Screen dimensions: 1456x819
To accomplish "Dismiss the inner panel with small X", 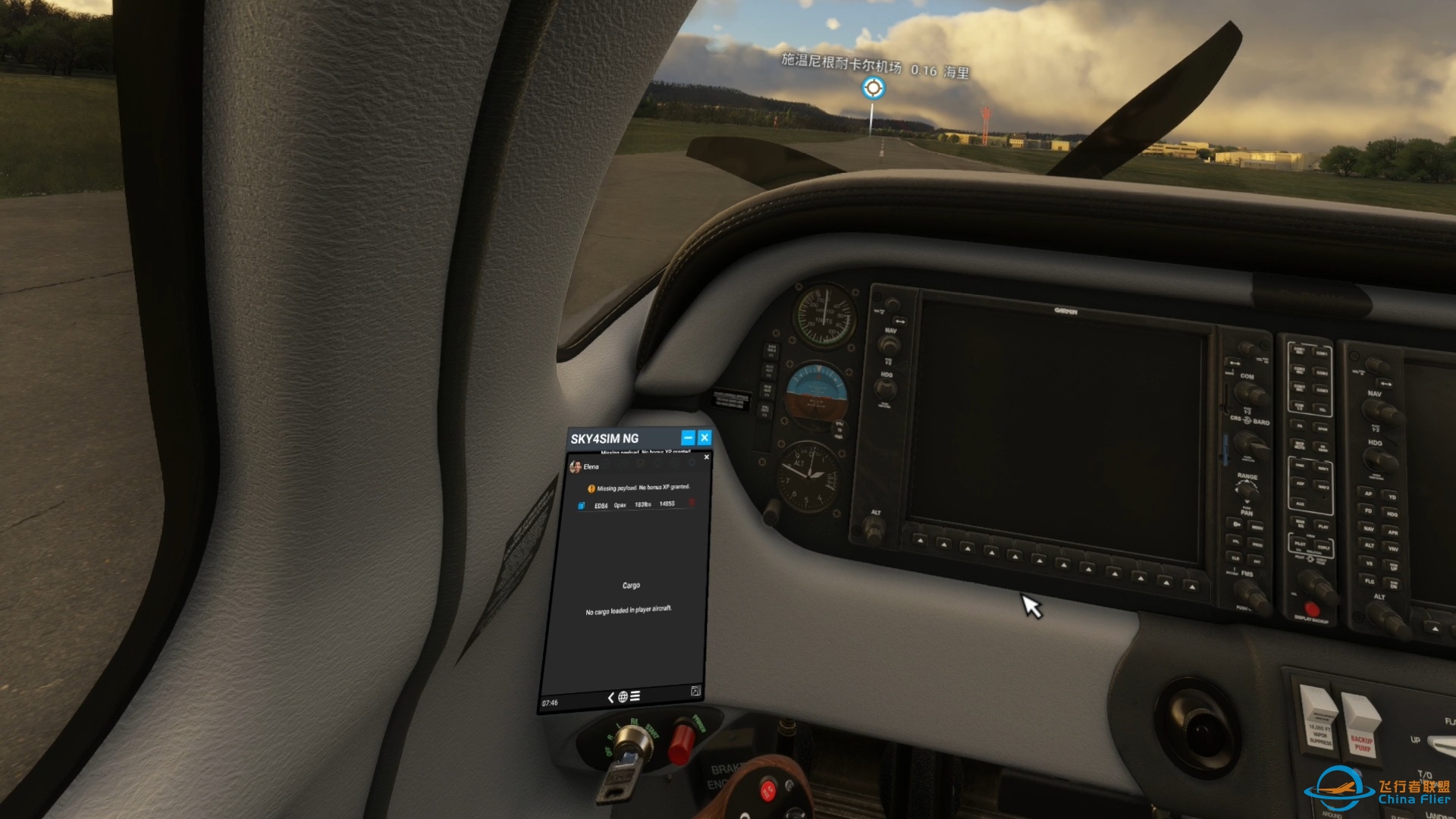I will (707, 457).
